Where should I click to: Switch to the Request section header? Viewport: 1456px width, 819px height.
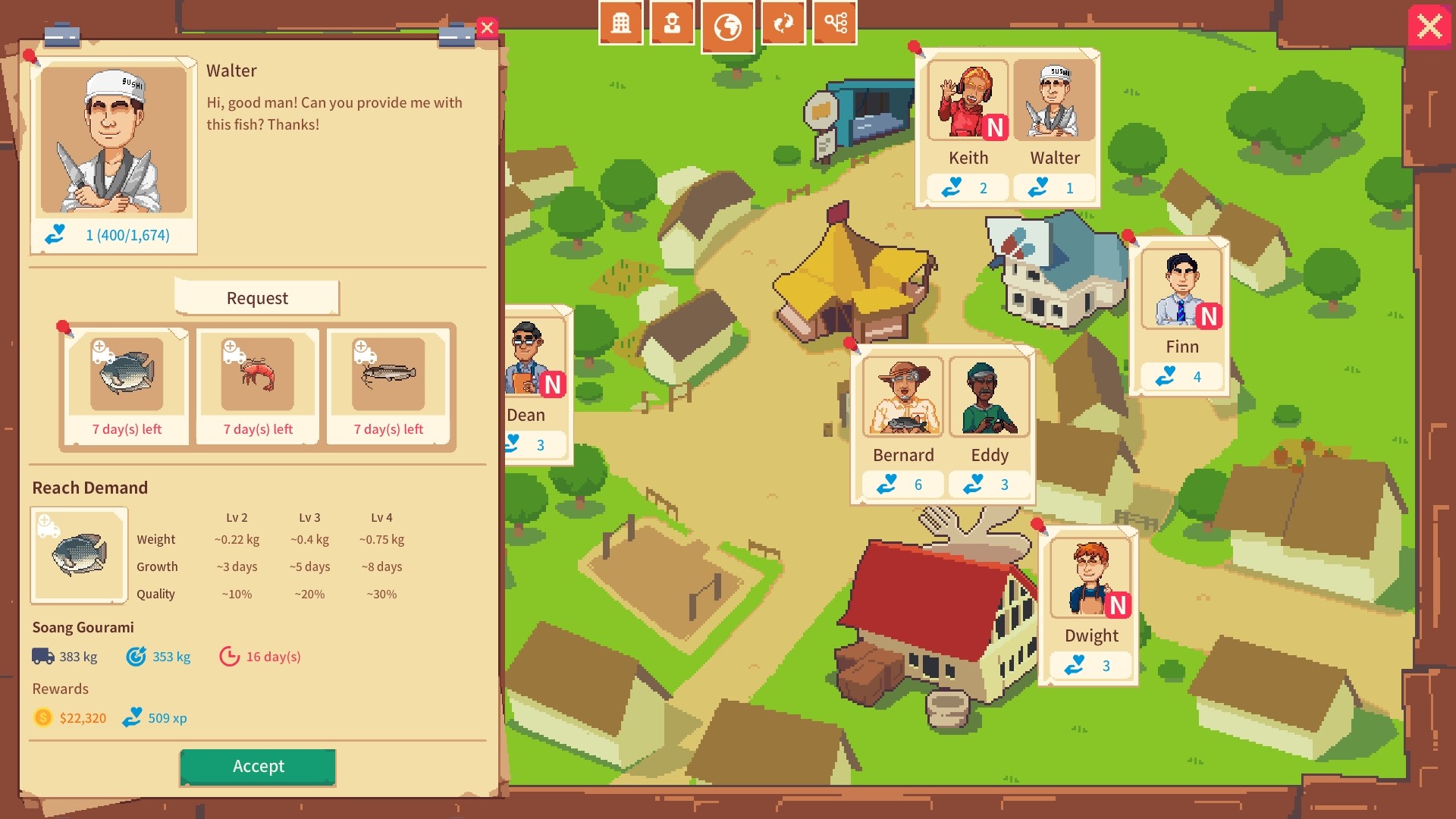tap(257, 298)
